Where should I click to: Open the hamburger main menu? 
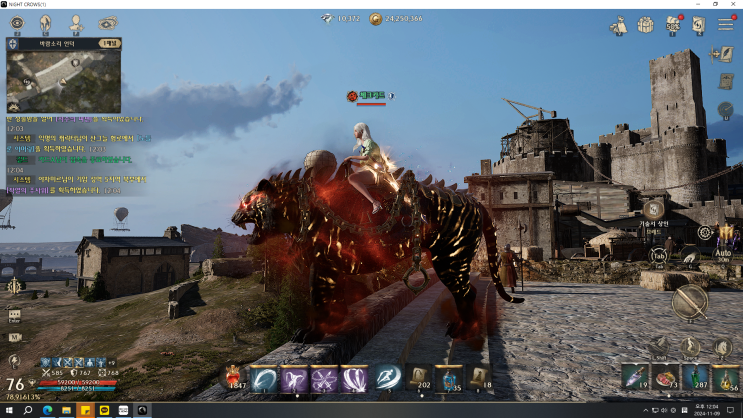point(725,25)
